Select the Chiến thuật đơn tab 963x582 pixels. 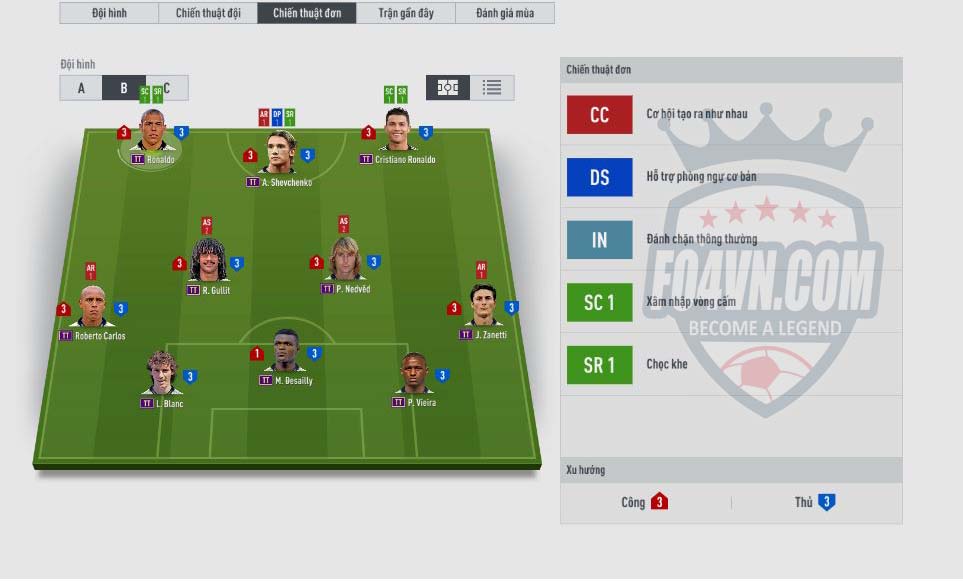click(306, 13)
